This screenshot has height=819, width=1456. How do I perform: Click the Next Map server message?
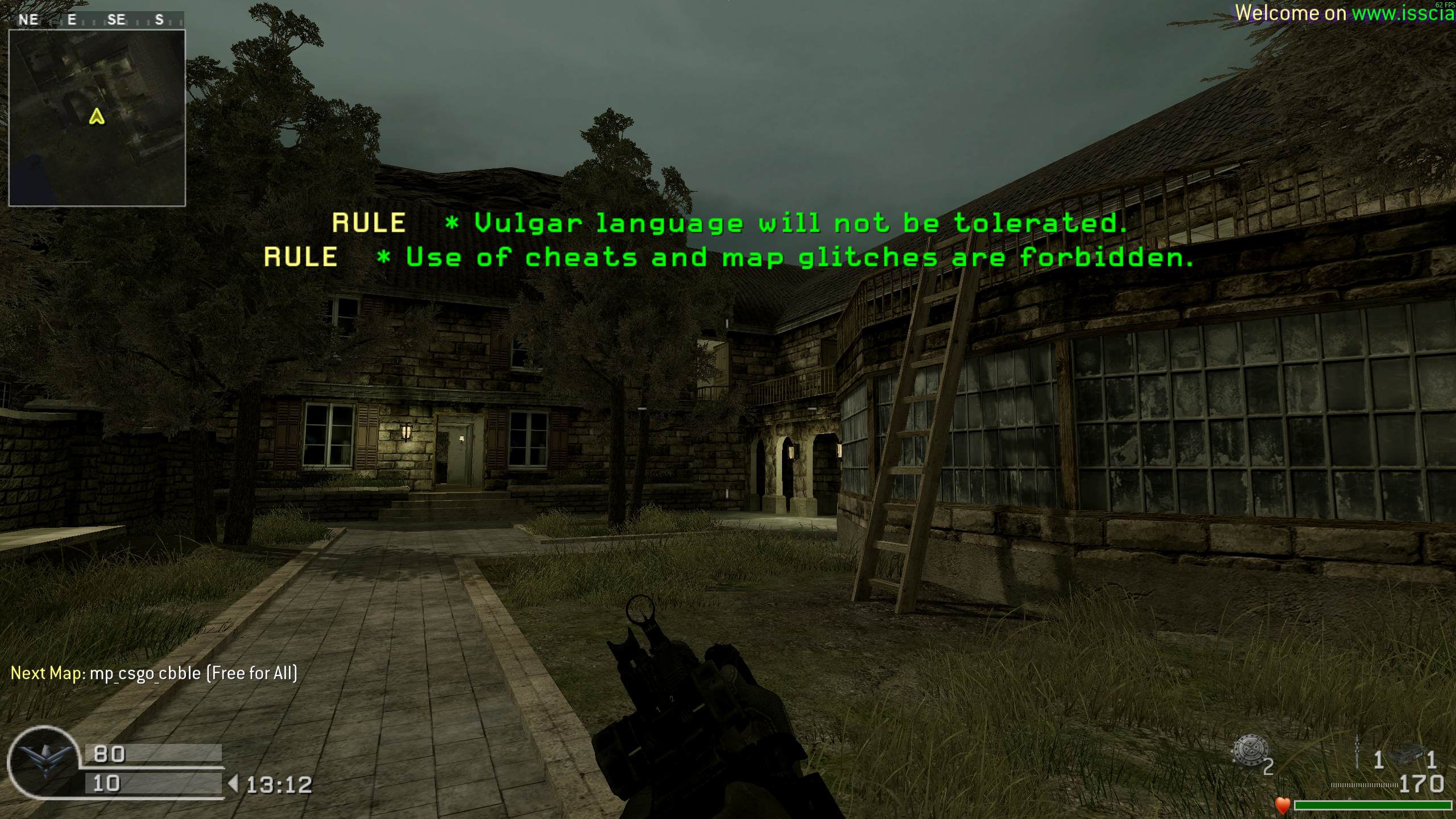(154, 673)
